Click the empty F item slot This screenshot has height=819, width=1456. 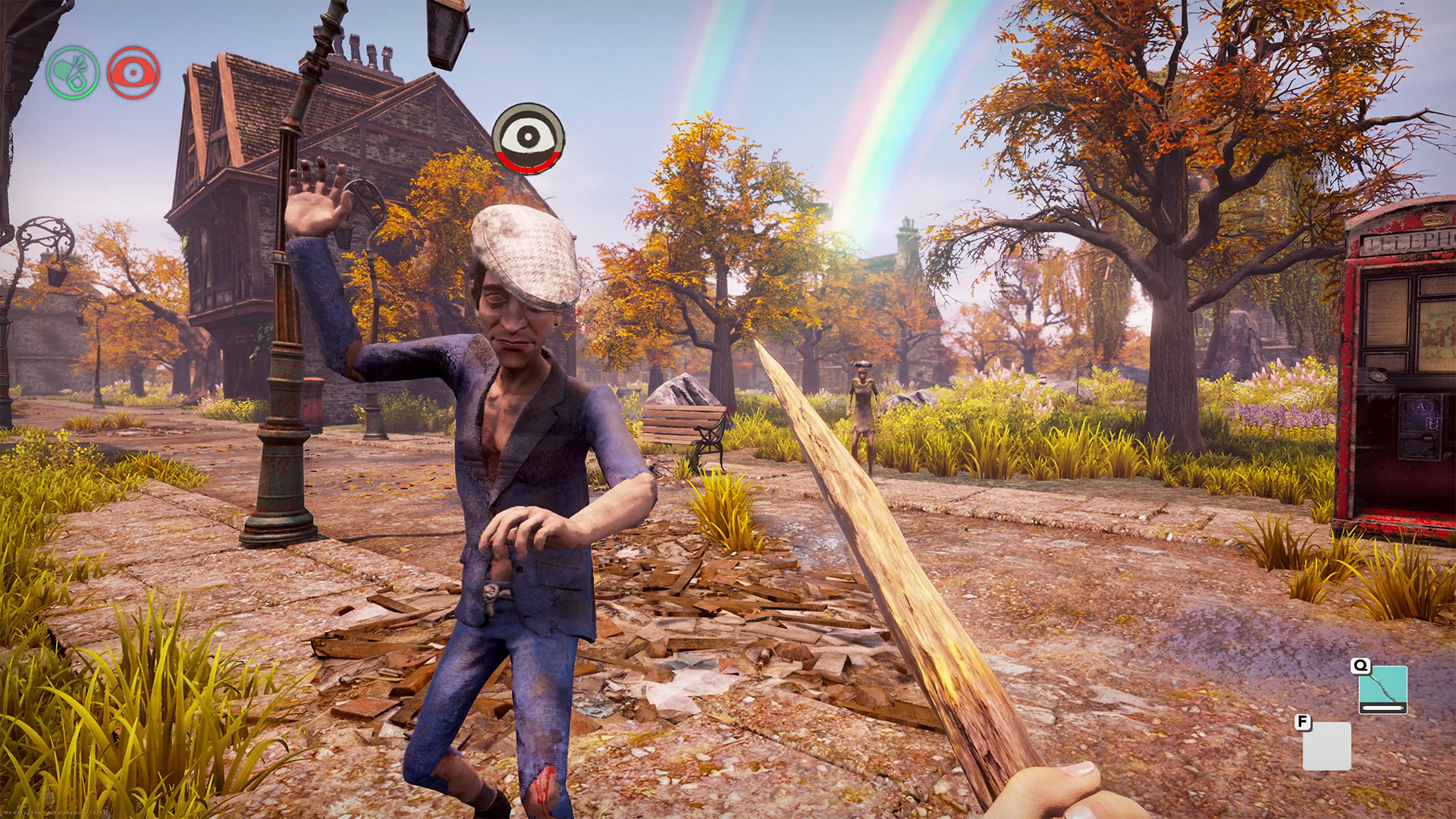tap(1327, 746)
